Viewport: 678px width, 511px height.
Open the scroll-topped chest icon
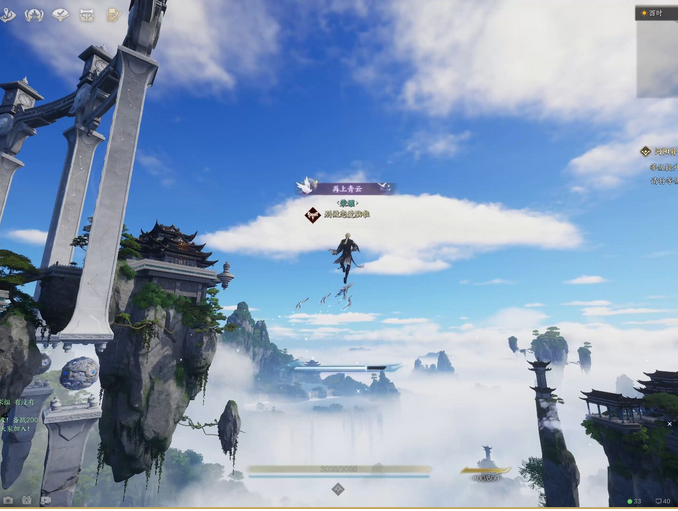(x=87, y=15)
